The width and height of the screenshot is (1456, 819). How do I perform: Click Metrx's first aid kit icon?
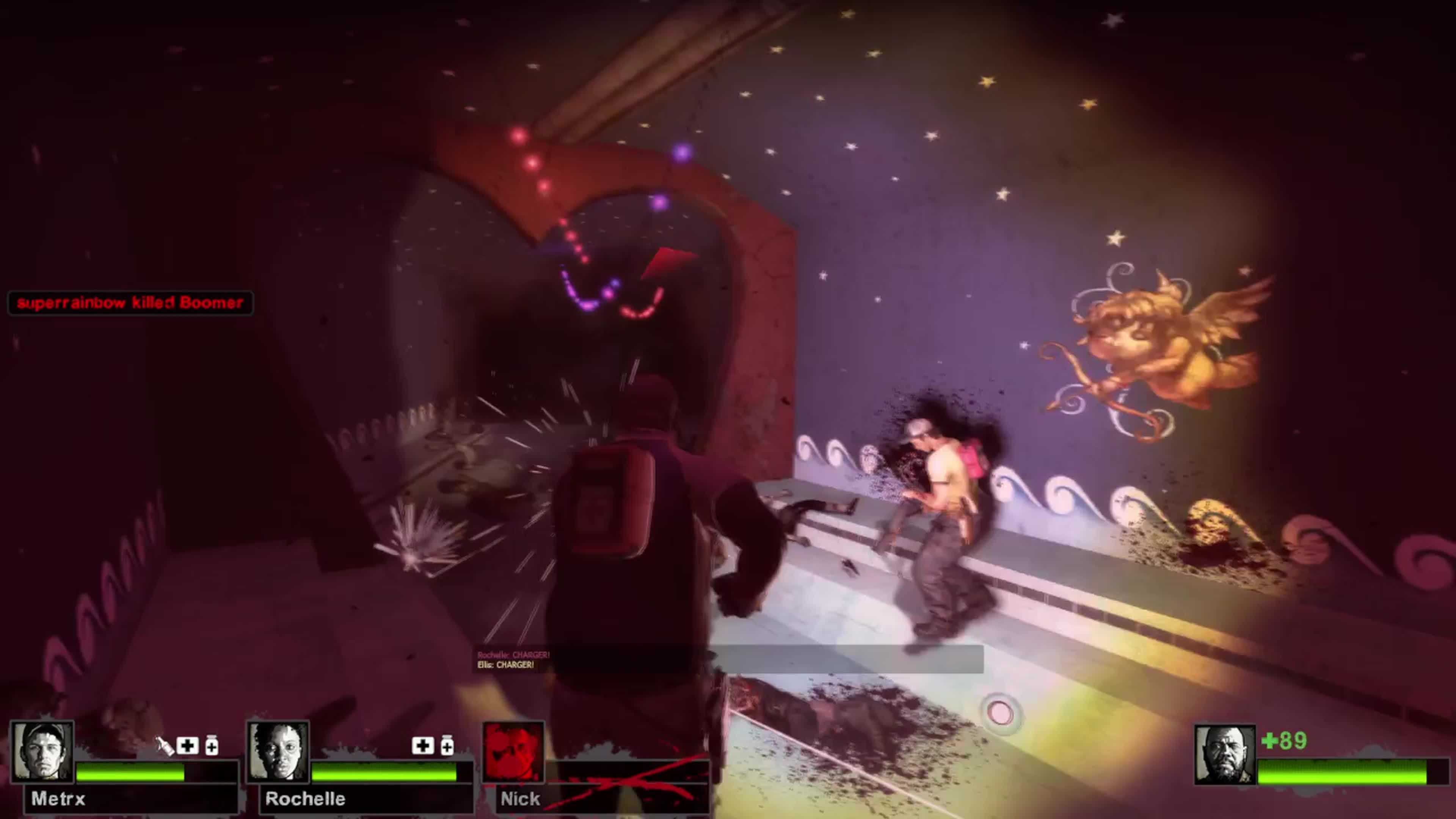coord(188,746)
